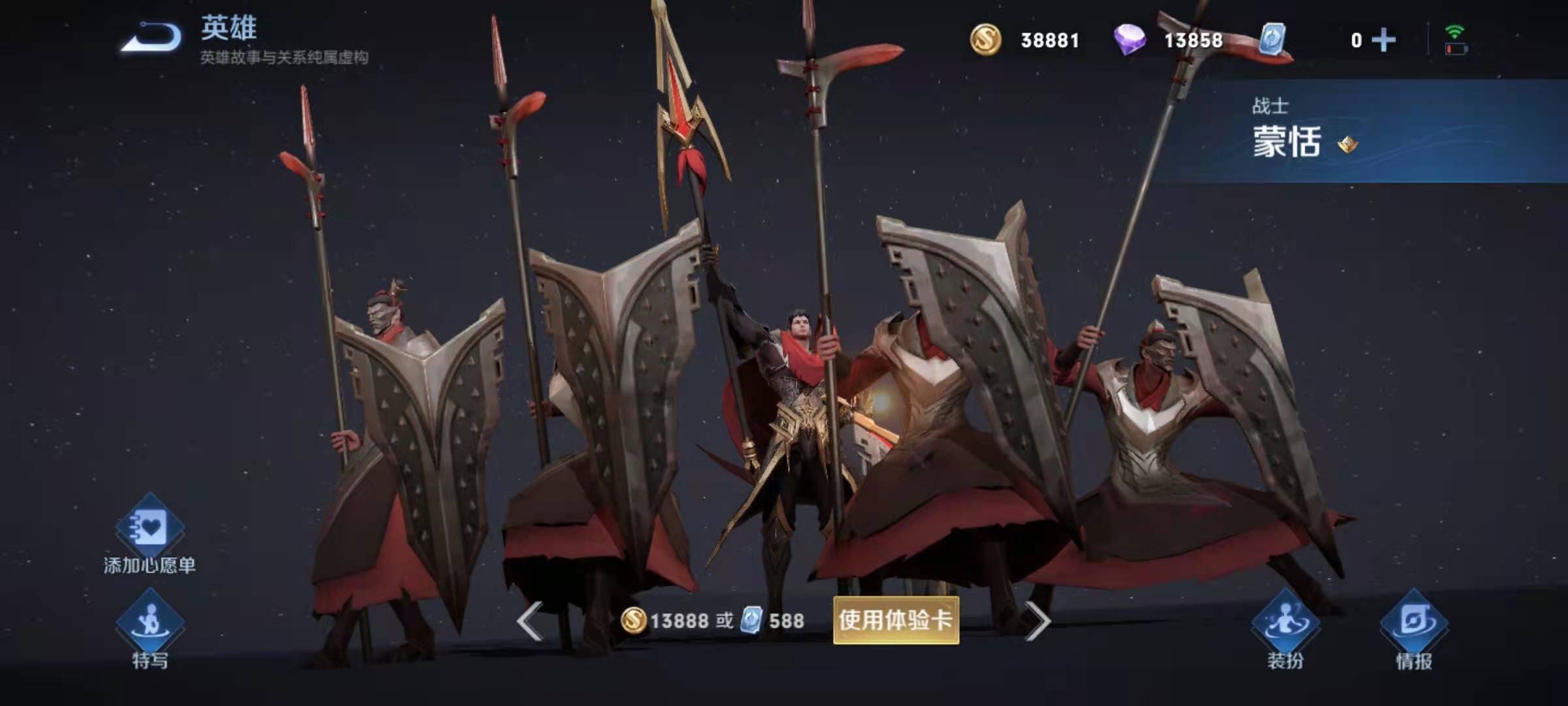1568x706 pixels.
Task: Use trial card button (使用体验卡)
Action: point(896,620)
